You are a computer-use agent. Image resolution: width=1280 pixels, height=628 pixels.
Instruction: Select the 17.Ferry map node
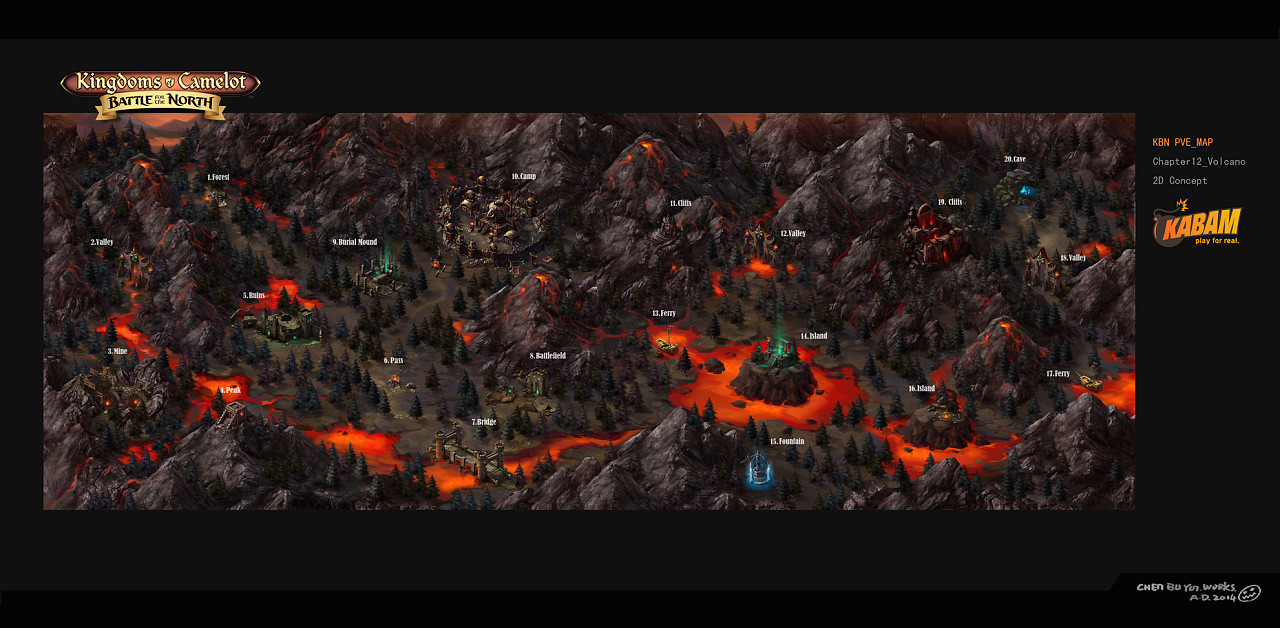point(1058,374)
